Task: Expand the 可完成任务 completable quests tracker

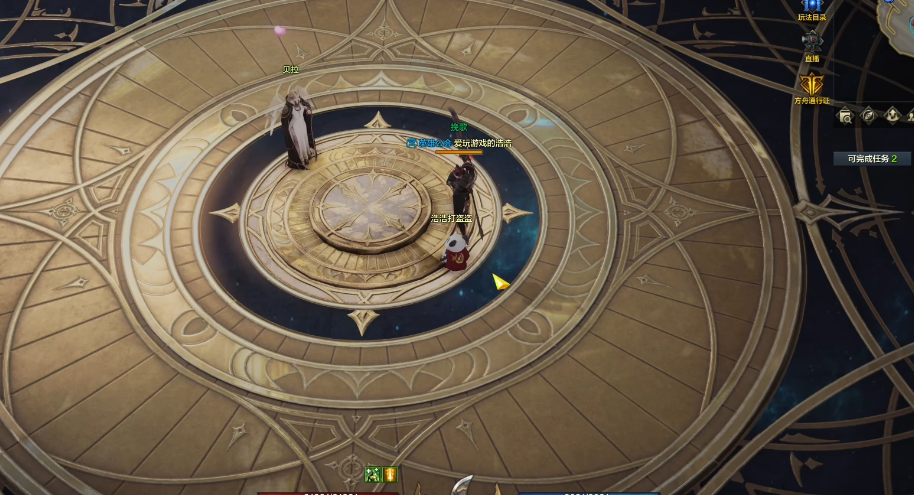Action: click(872, 159)
